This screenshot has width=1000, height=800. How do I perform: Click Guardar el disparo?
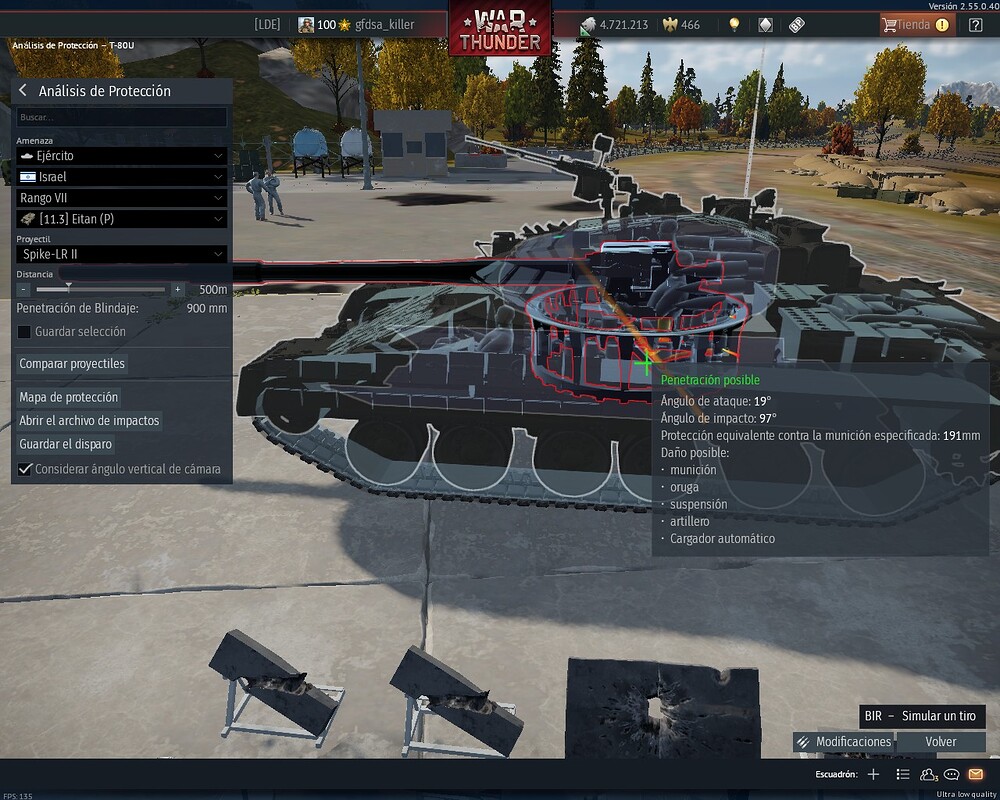tap(66, 444)
